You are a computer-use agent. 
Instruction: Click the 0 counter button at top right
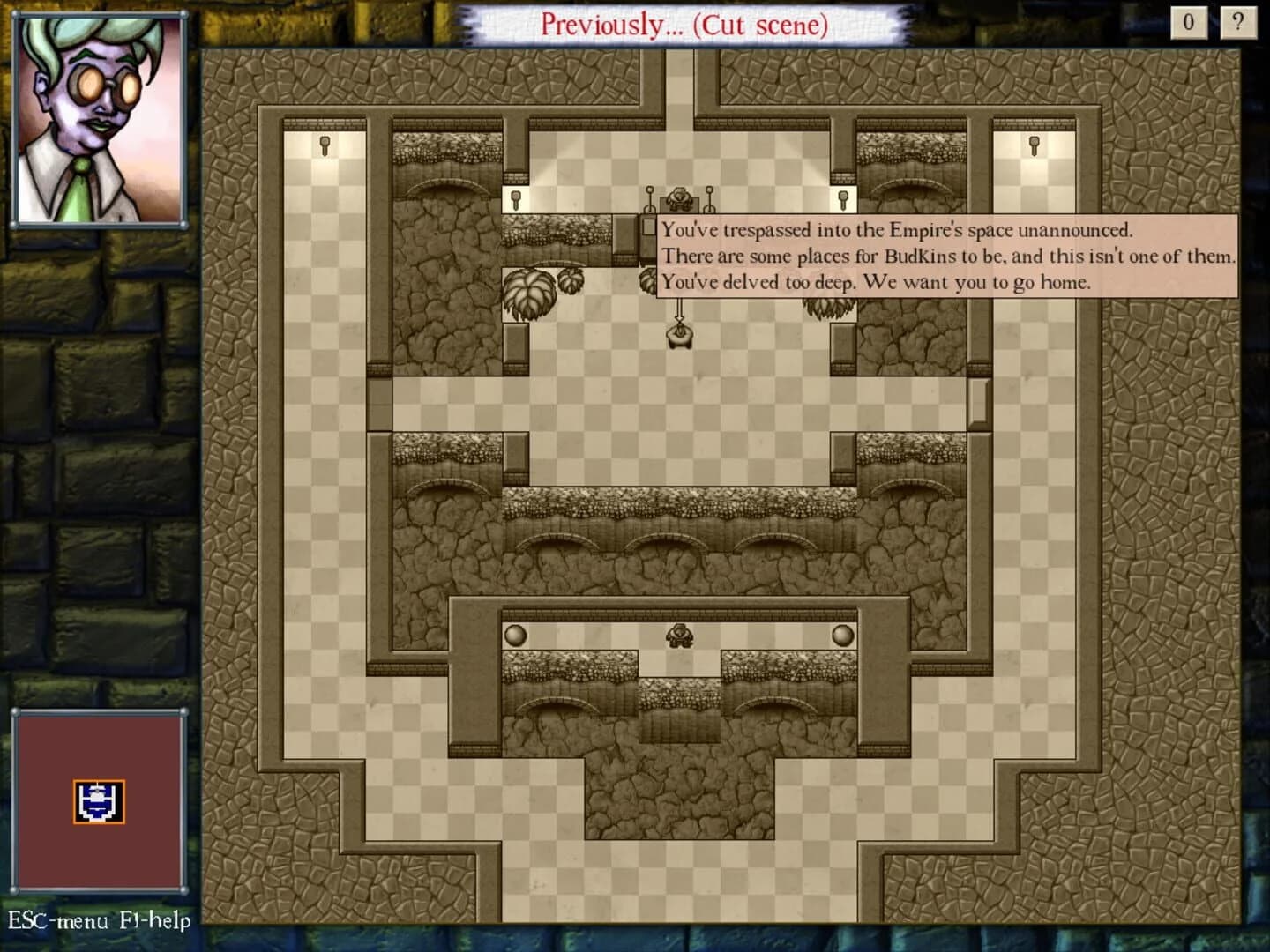(1191, 24)
